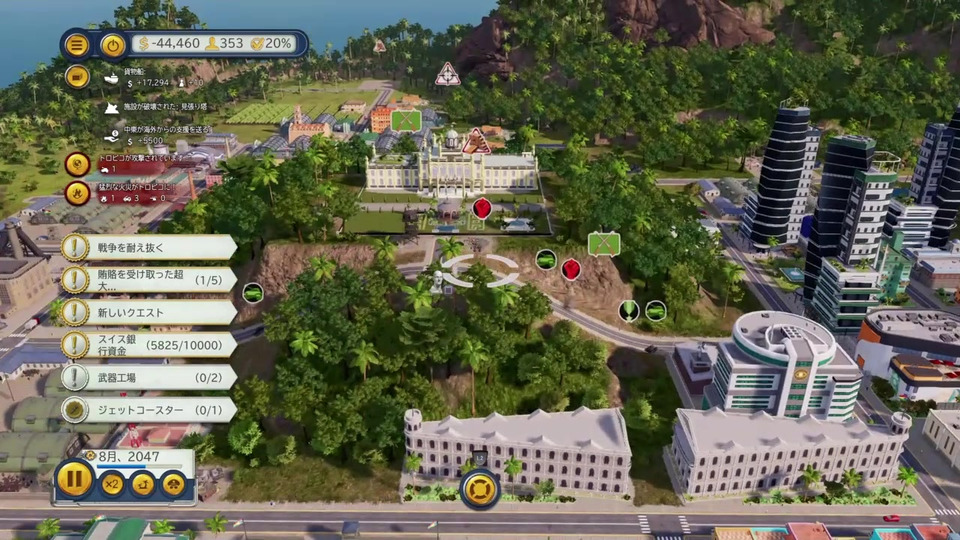This screenshot has width=960, height=540.
Task: Open the 'Tropico under attack' red alert
Action: [x=77, y=164]
